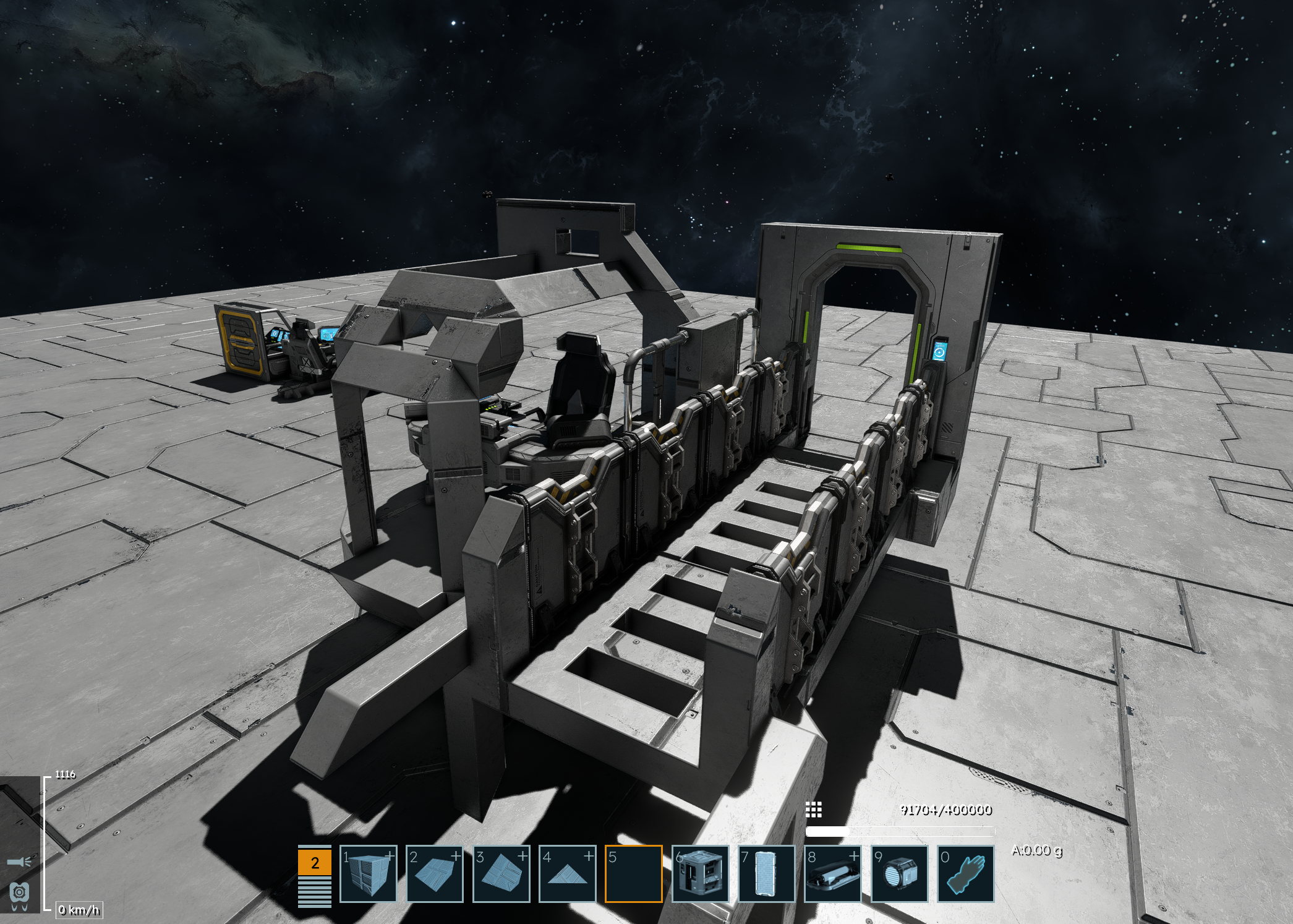Click the empty highlighted hotbar slot 5
This screenshot has width=1293, height=924.
633,873
